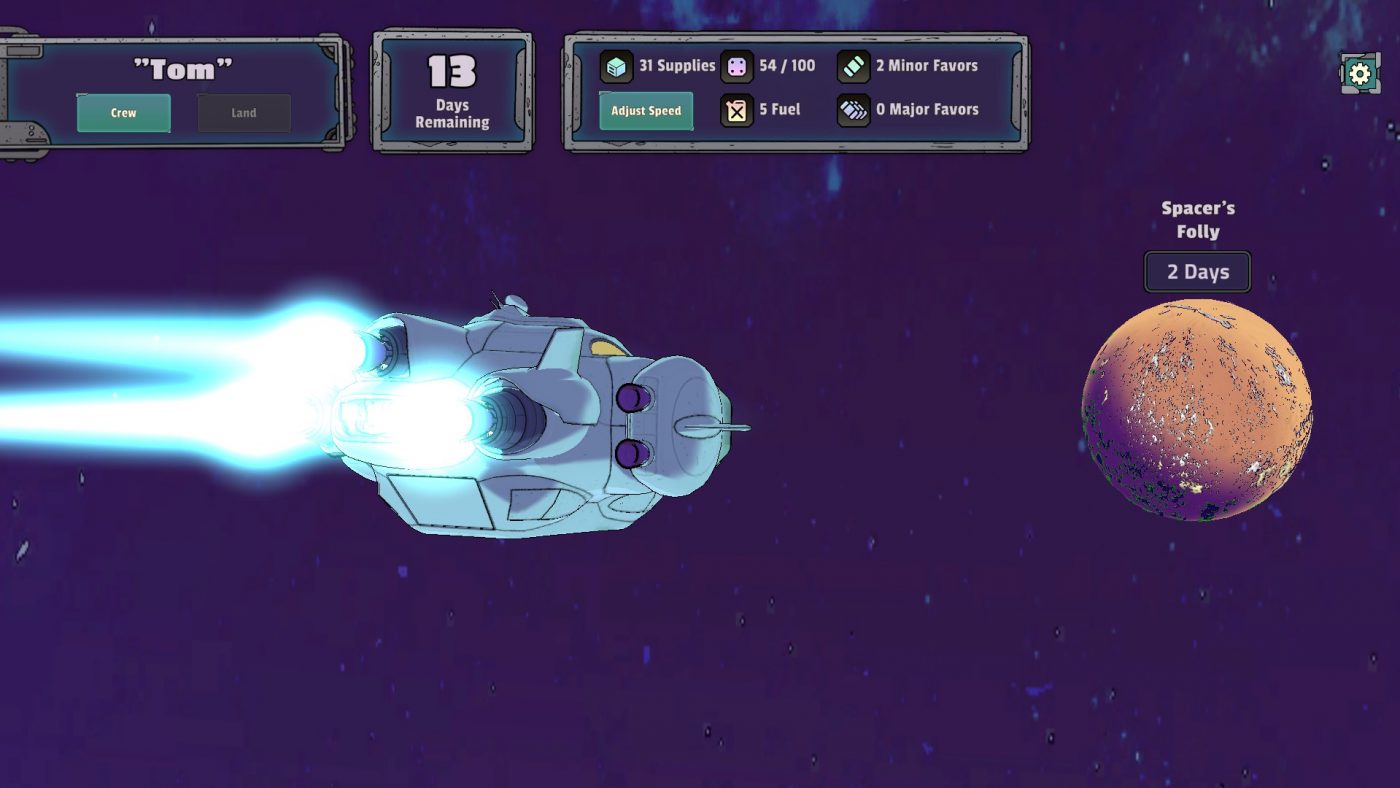Click the dice icon next to 54/100
The image size is (1400, 788).
click(x=737, y=65)
